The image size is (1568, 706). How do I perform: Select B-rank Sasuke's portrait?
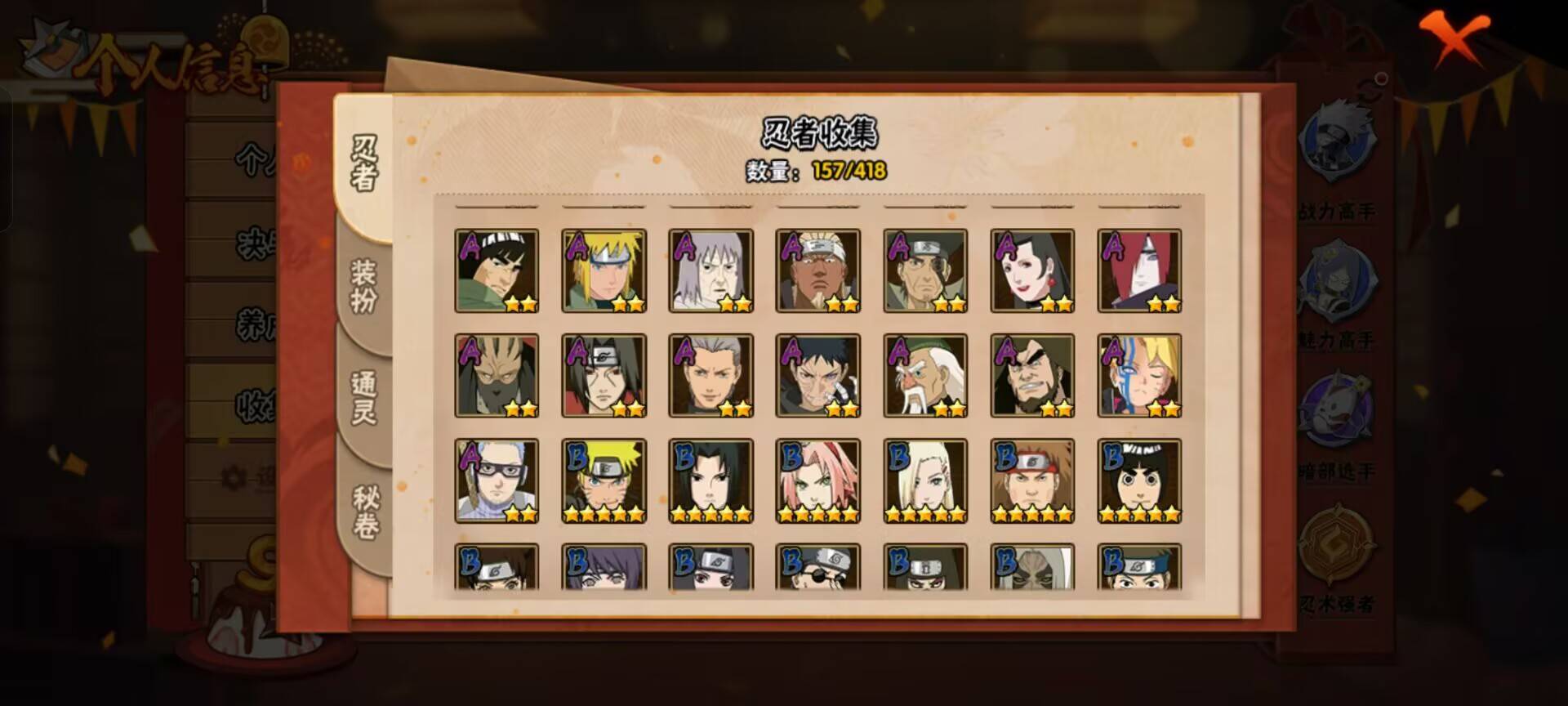point(710,480)
